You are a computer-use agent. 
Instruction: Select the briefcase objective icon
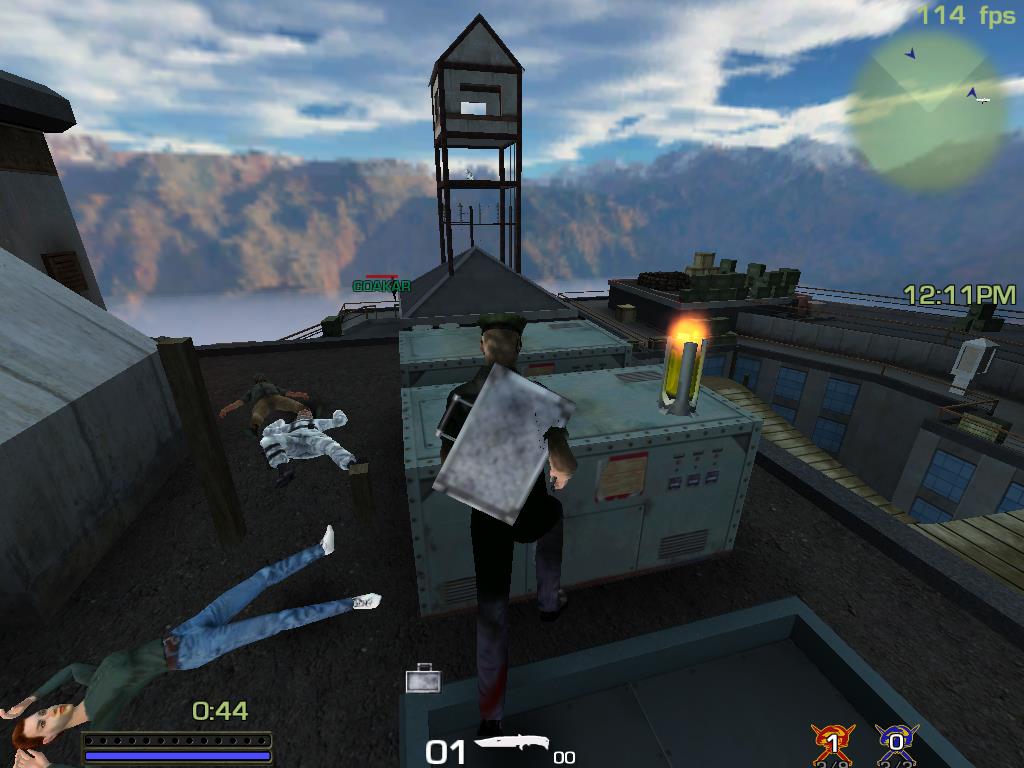(x=423, y=680)
